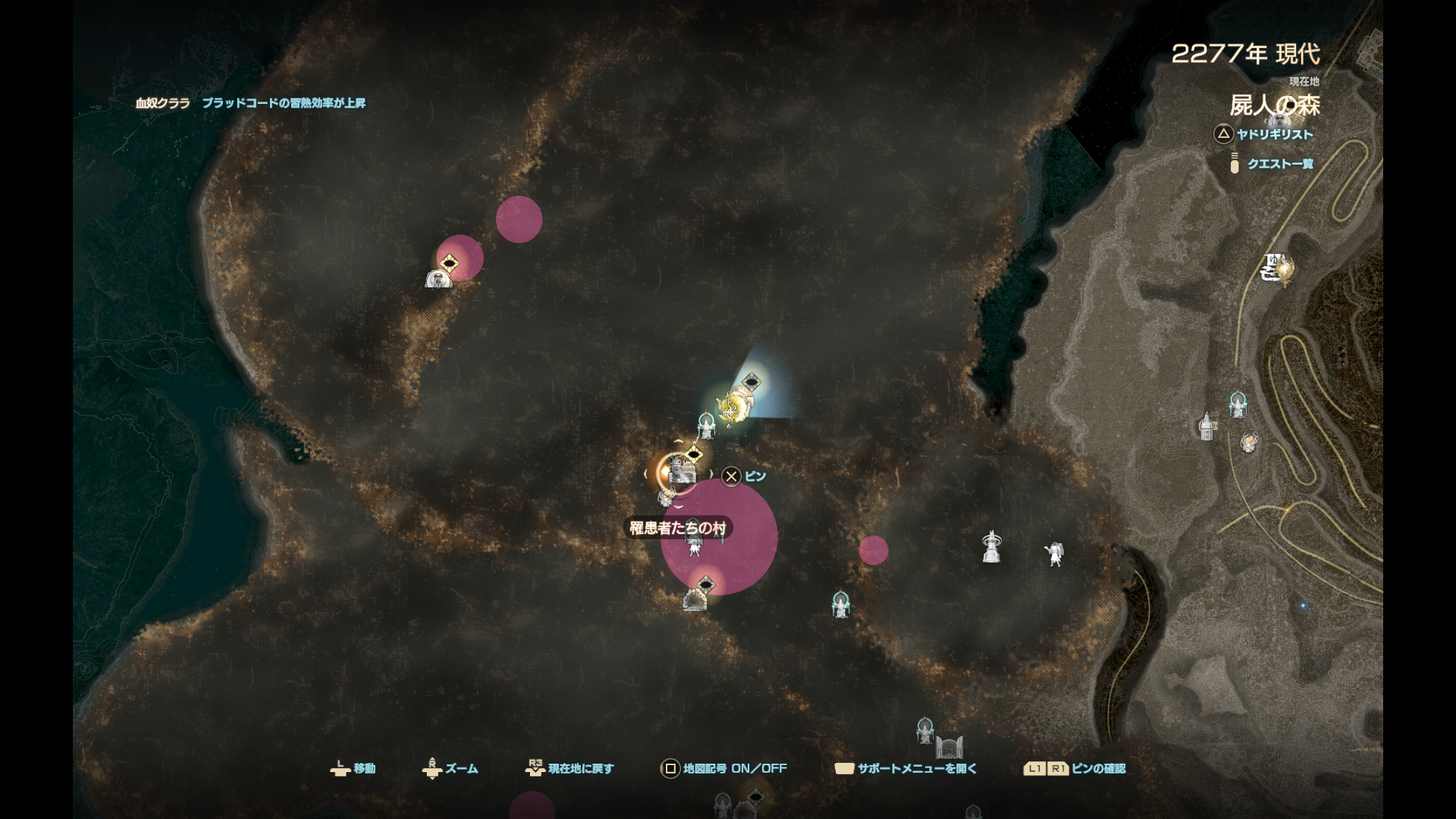Select the 罹患者たちの村 village building marker
The height and width of the screenshot is (819, 1456).
coord(682,473)
